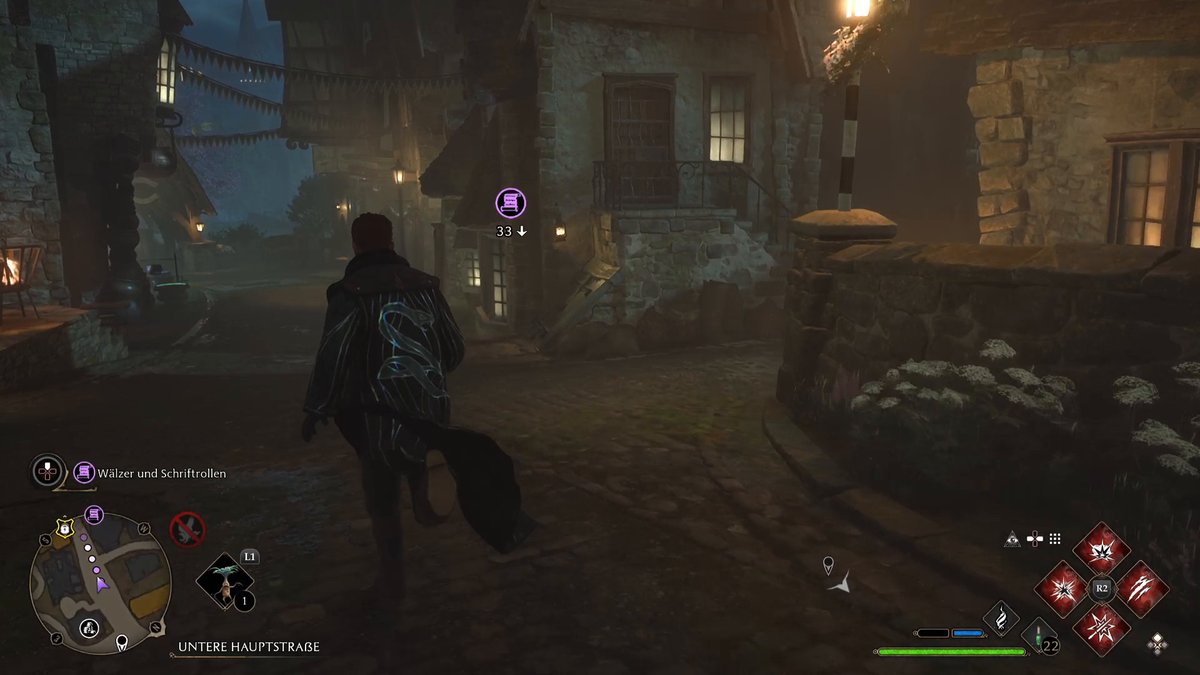Screen dimensions: 1200x675
Task: Activate the bottom crossed-star spell
Action: (1102, 628)
